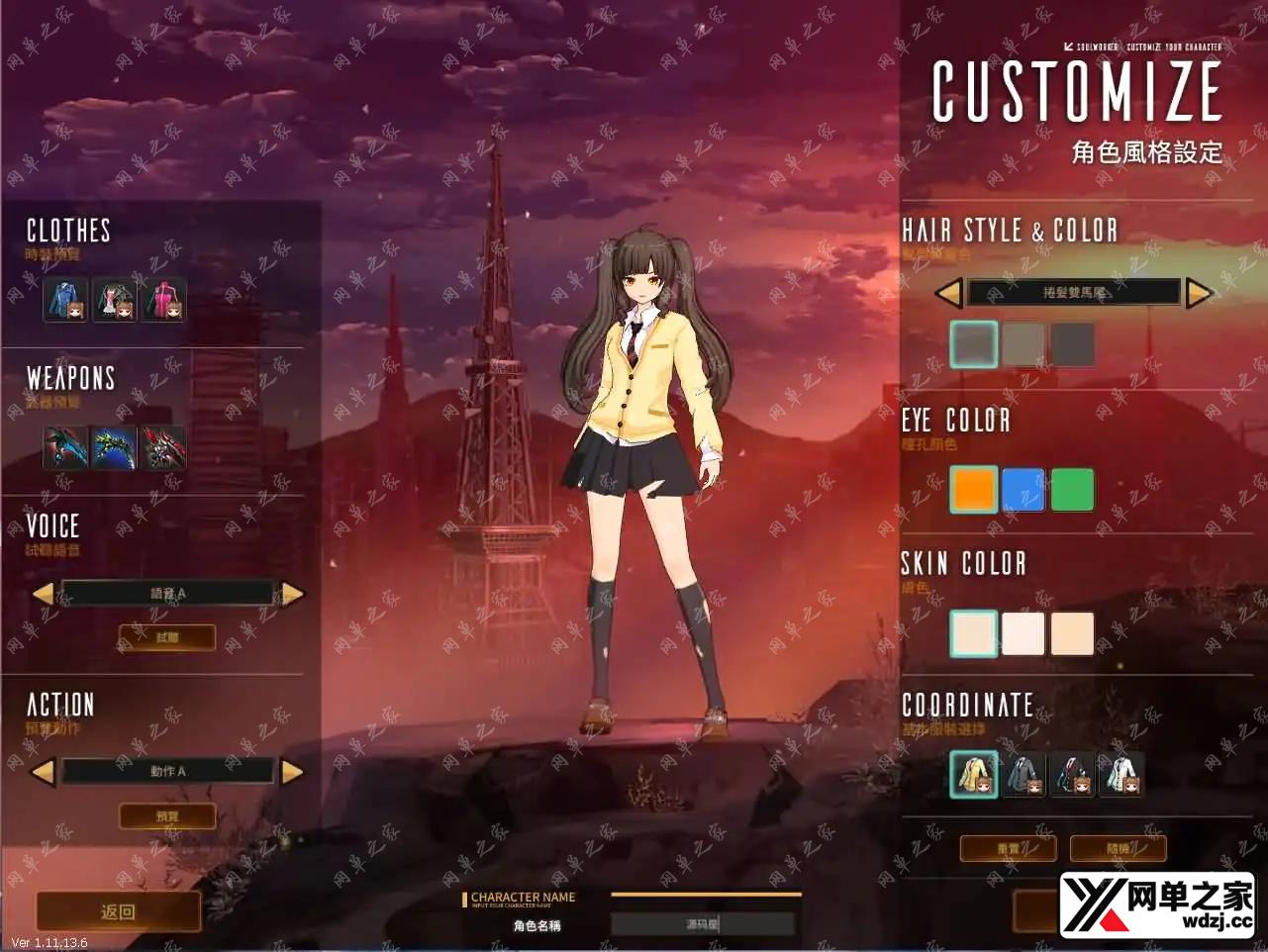Preview the green scythe weapon icon
Image resolution: width=1268 pixels, height=952 pixels.
114,448
